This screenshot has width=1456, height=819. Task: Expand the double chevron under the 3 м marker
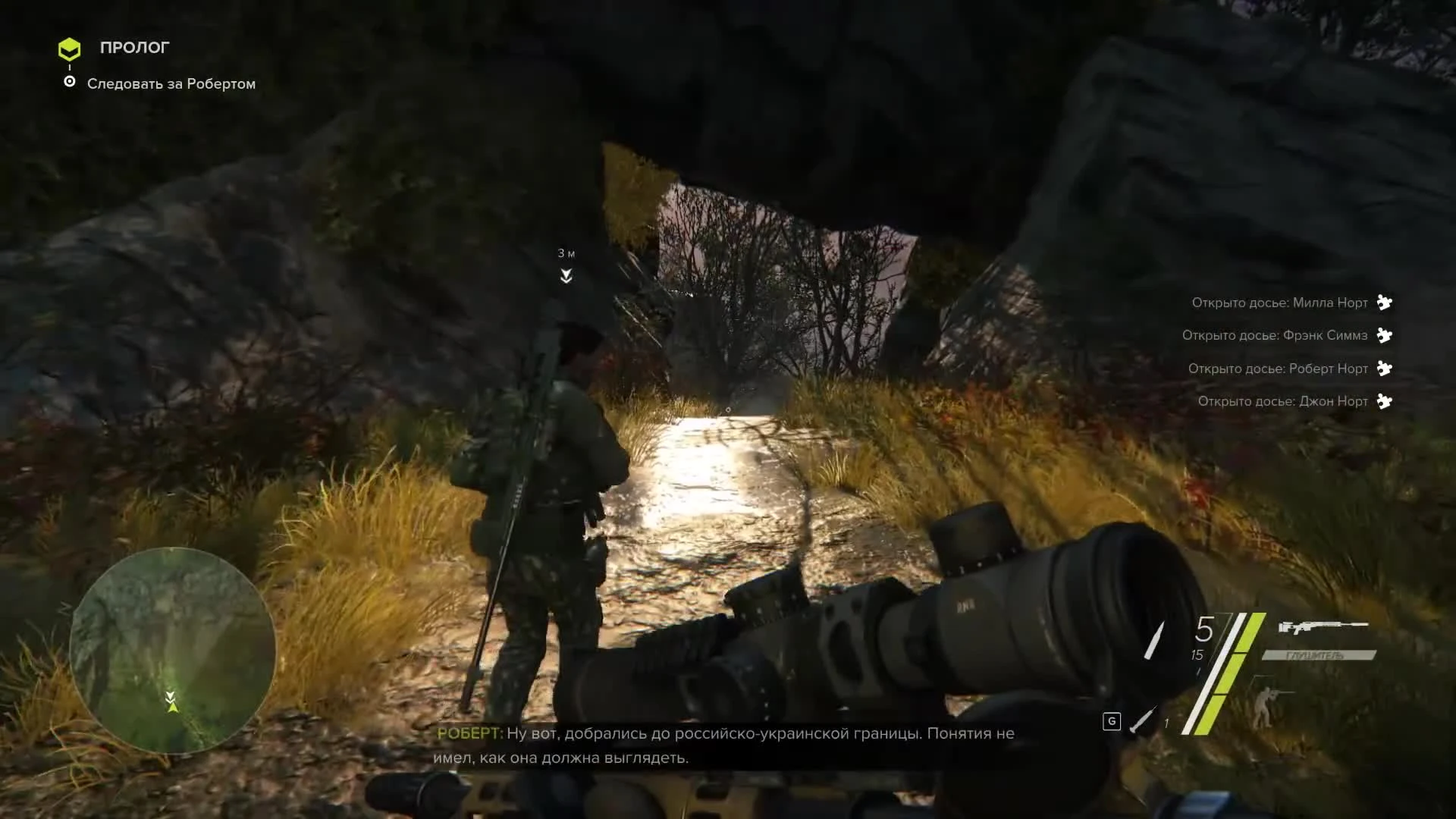[564, 276]
